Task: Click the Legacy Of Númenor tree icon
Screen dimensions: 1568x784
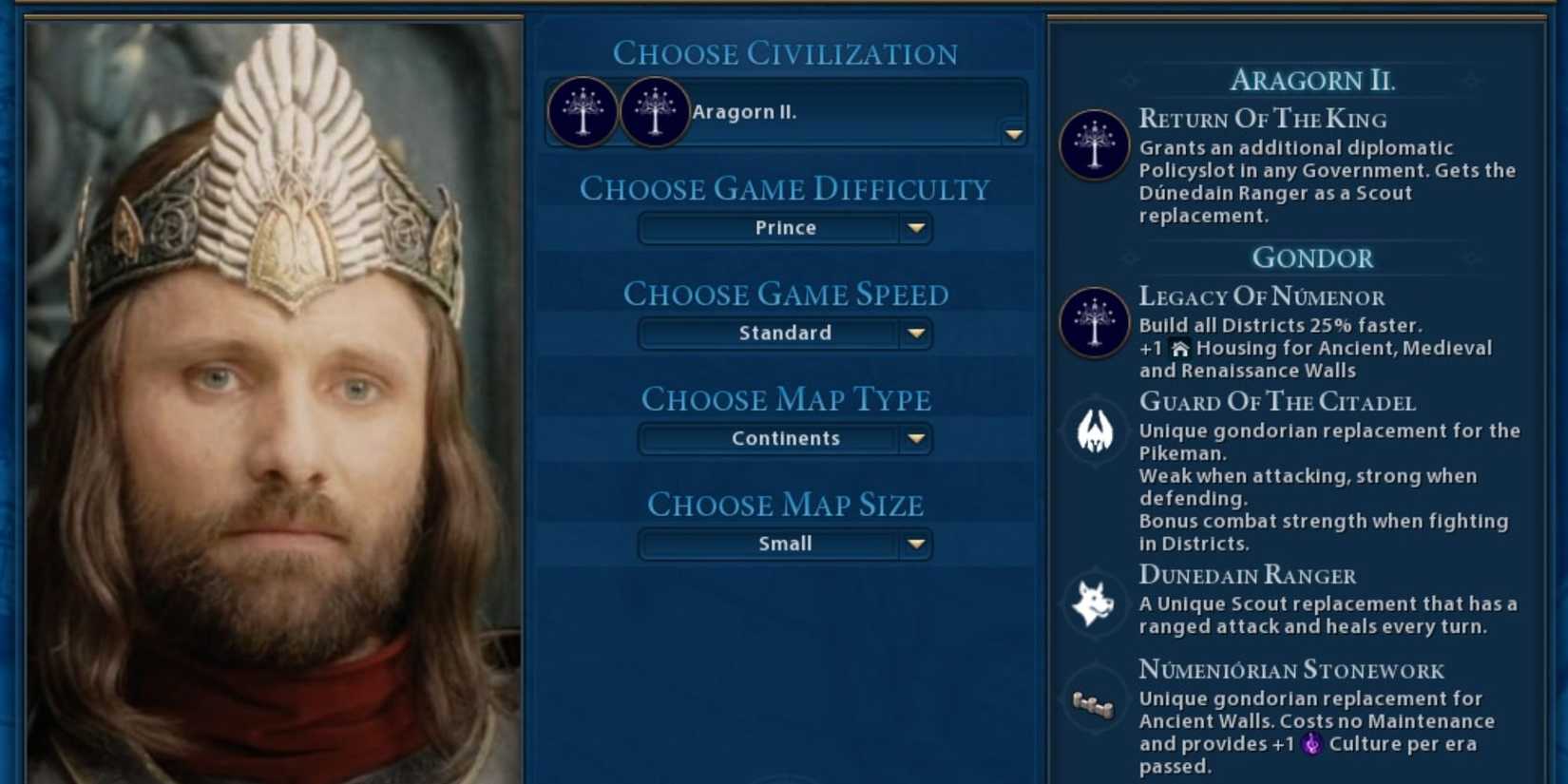Action: point(1094,323)
